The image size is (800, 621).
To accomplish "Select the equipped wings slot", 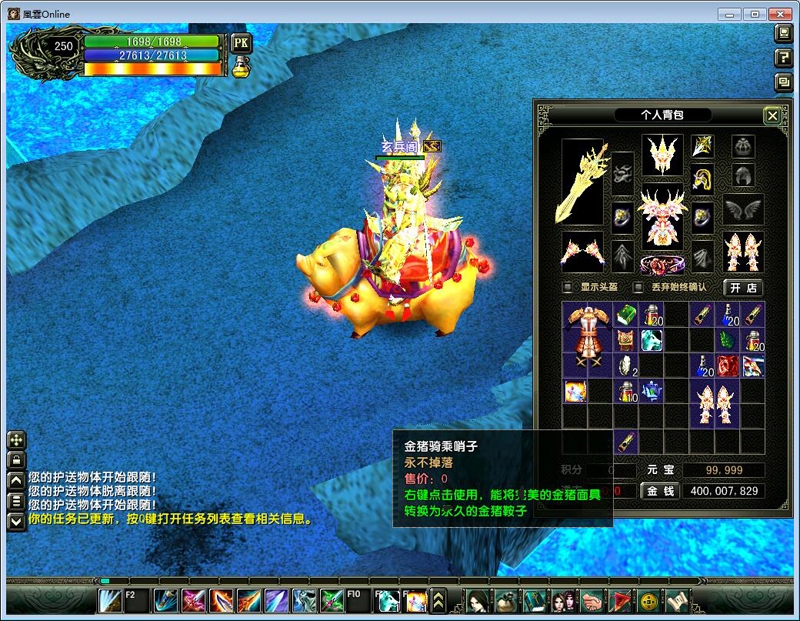I will (x=743, y=210).
